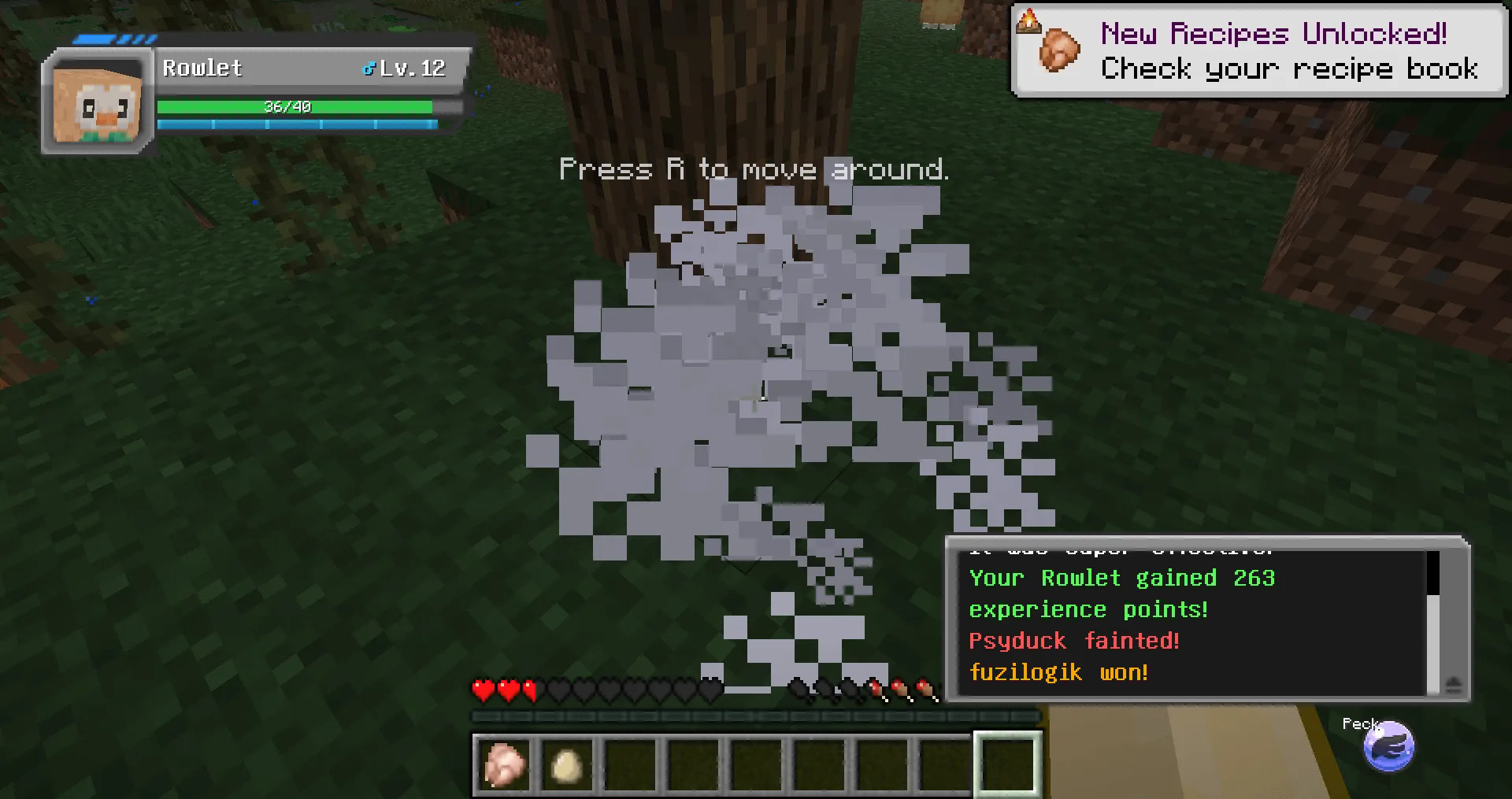Click Rowlet's green HP bar showing 36/40
Screen dimensions: 1512x799
click(295, 105)
